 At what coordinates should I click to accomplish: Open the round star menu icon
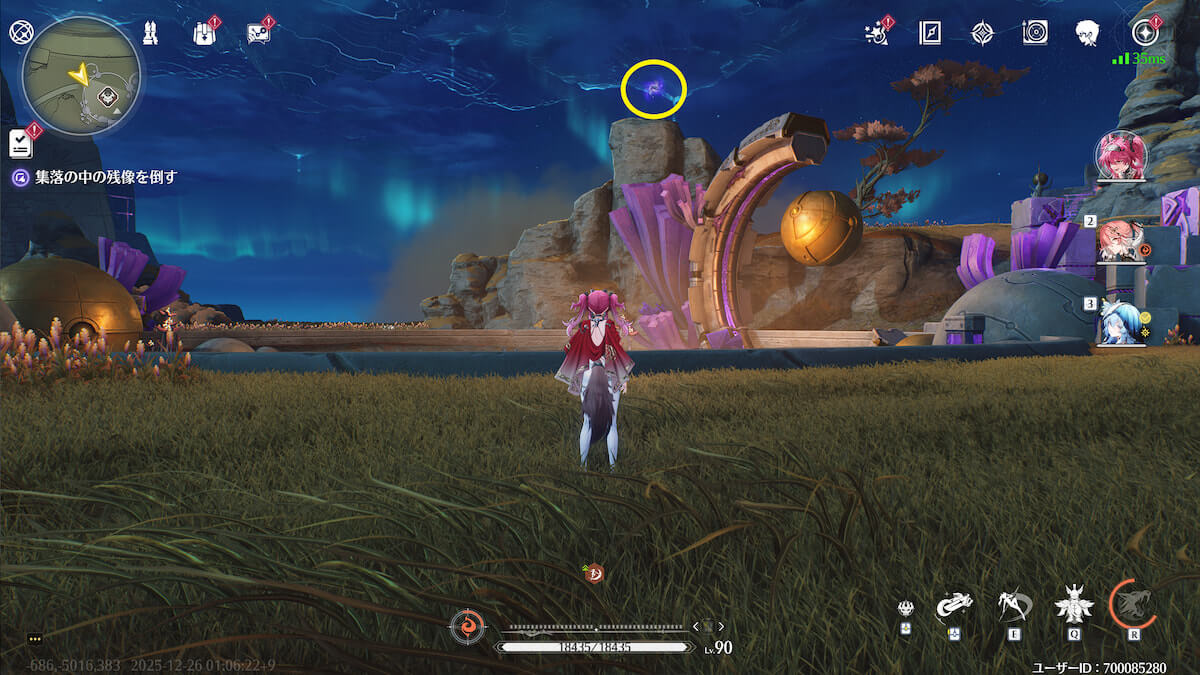[1144, 33]
